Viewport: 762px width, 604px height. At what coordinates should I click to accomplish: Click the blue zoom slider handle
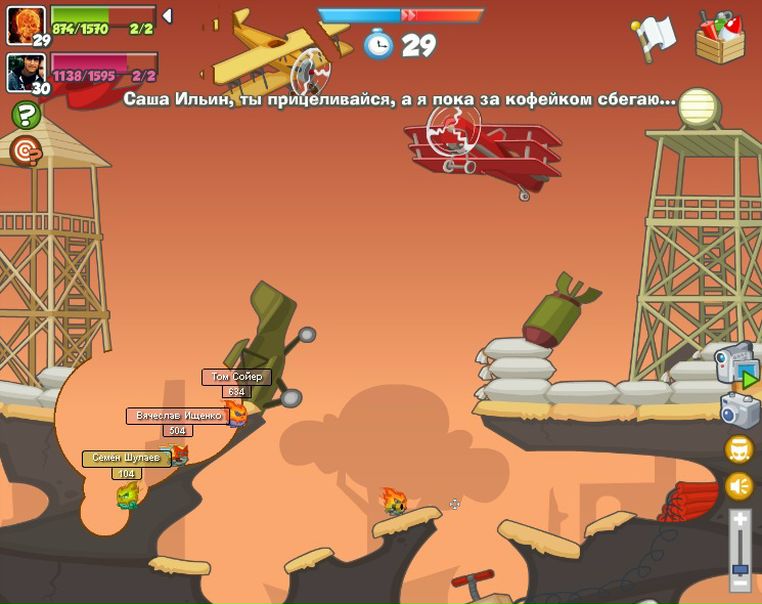tap(740, 568)
